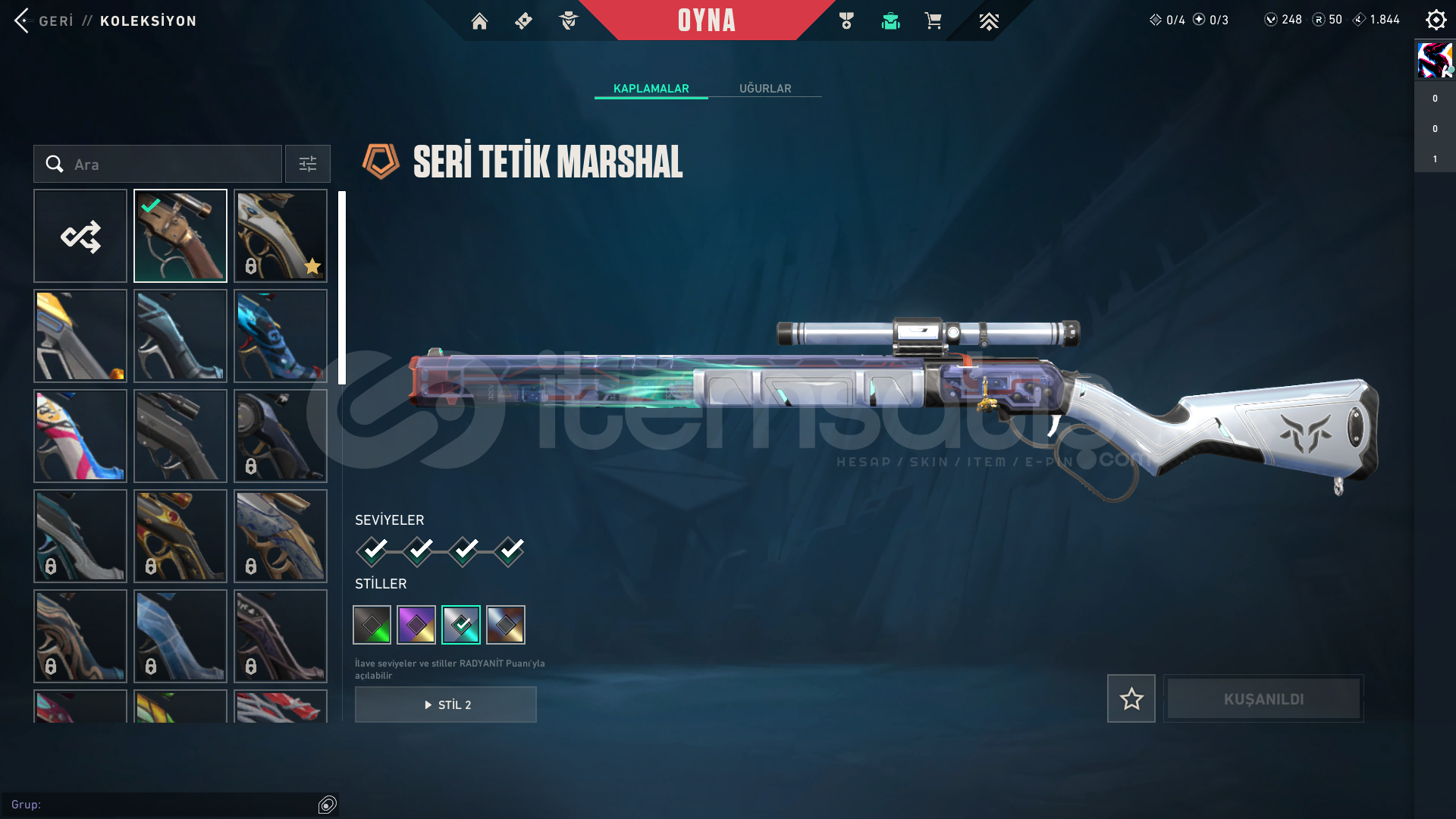
Task: Click the red OYNA play button
Action: click(706, 20)
